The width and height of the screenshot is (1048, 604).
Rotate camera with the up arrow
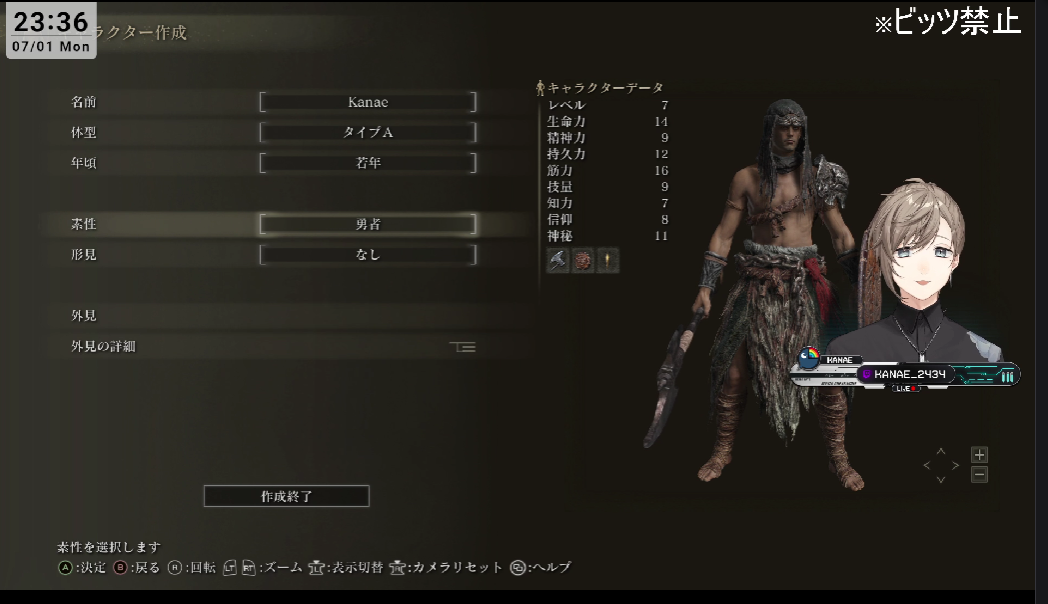tap(941, 452)
